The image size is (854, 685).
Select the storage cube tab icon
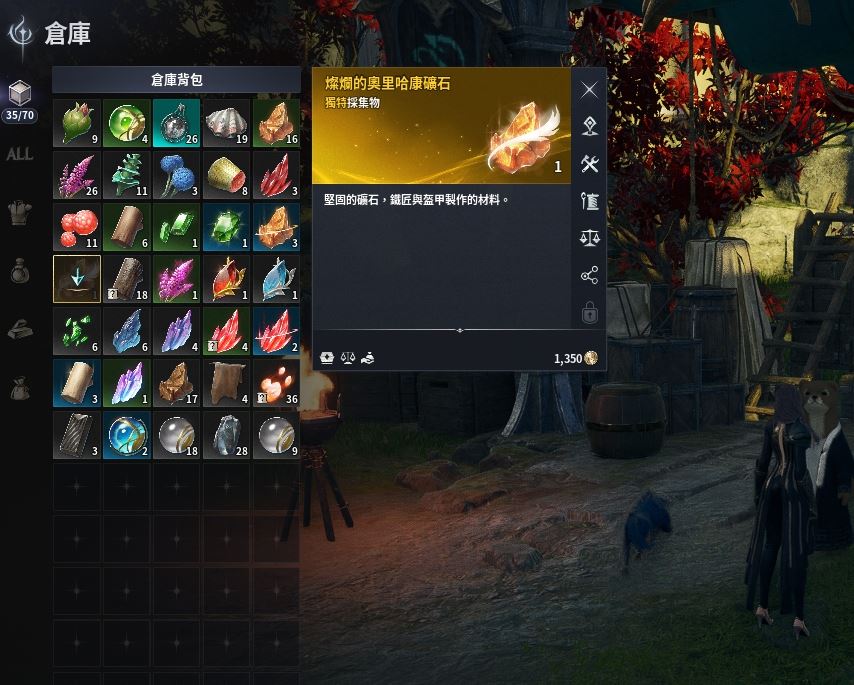click(19, 94)
